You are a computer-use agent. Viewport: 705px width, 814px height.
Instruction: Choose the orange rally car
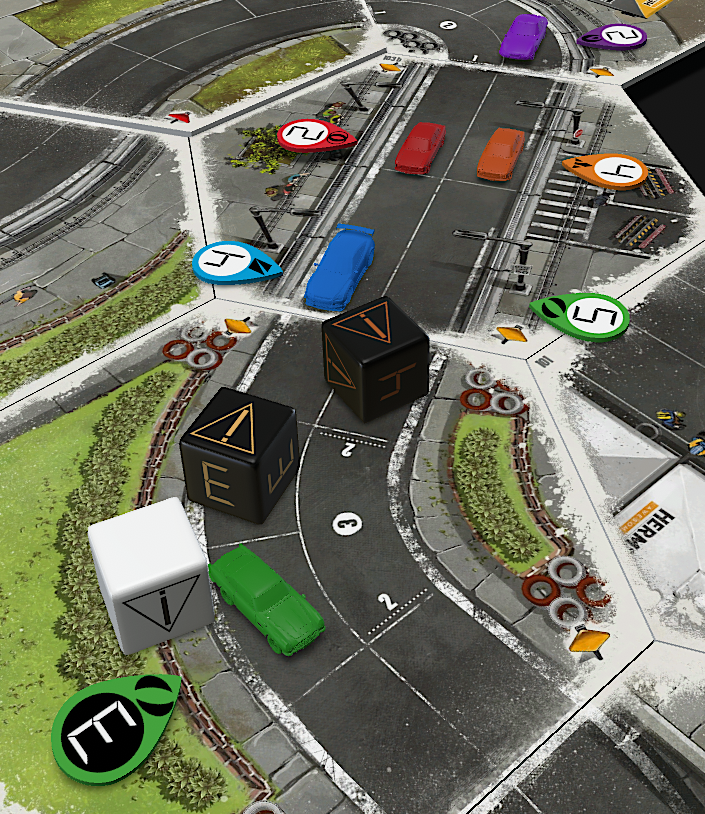[x=500, y=153]
